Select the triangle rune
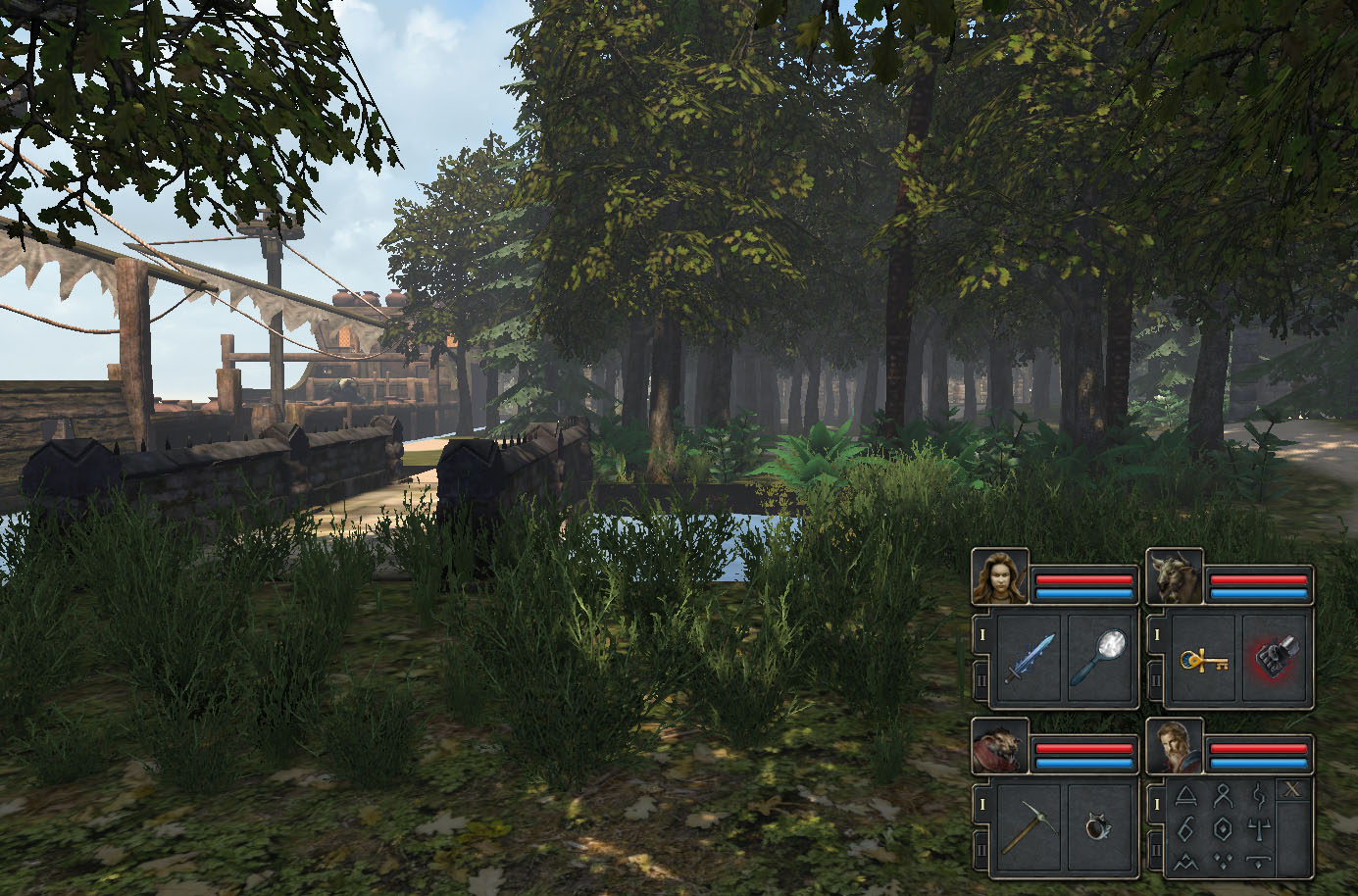Viewport: 1358px width, 896px height. coord(1186,795)
